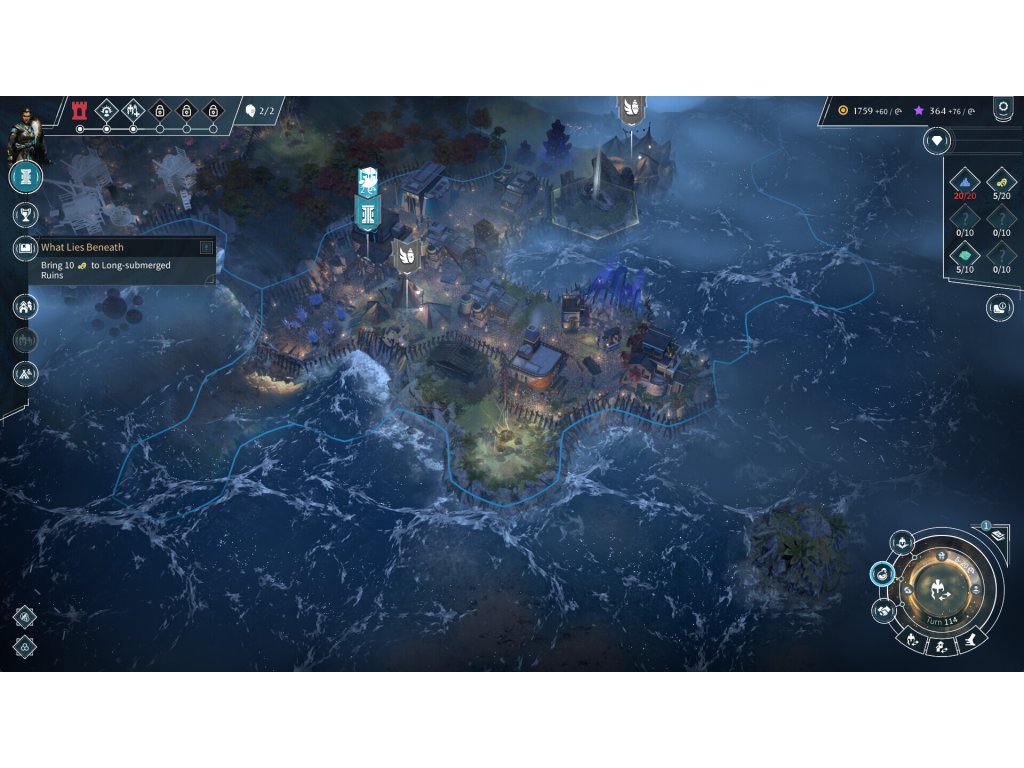Image resolution: width=1024 pixels, height=768 pixels.
Task: Open the helmet military screen button
Action: (902, 542)
